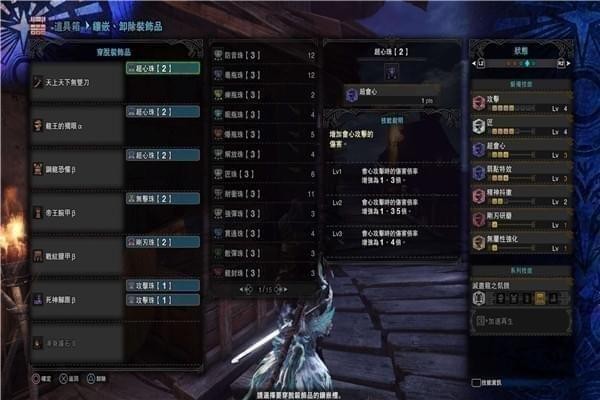This screenshot has height=400, width=600.
Task: Click the 無擊珠【2】 decoration slot
Action: (162, 198)
